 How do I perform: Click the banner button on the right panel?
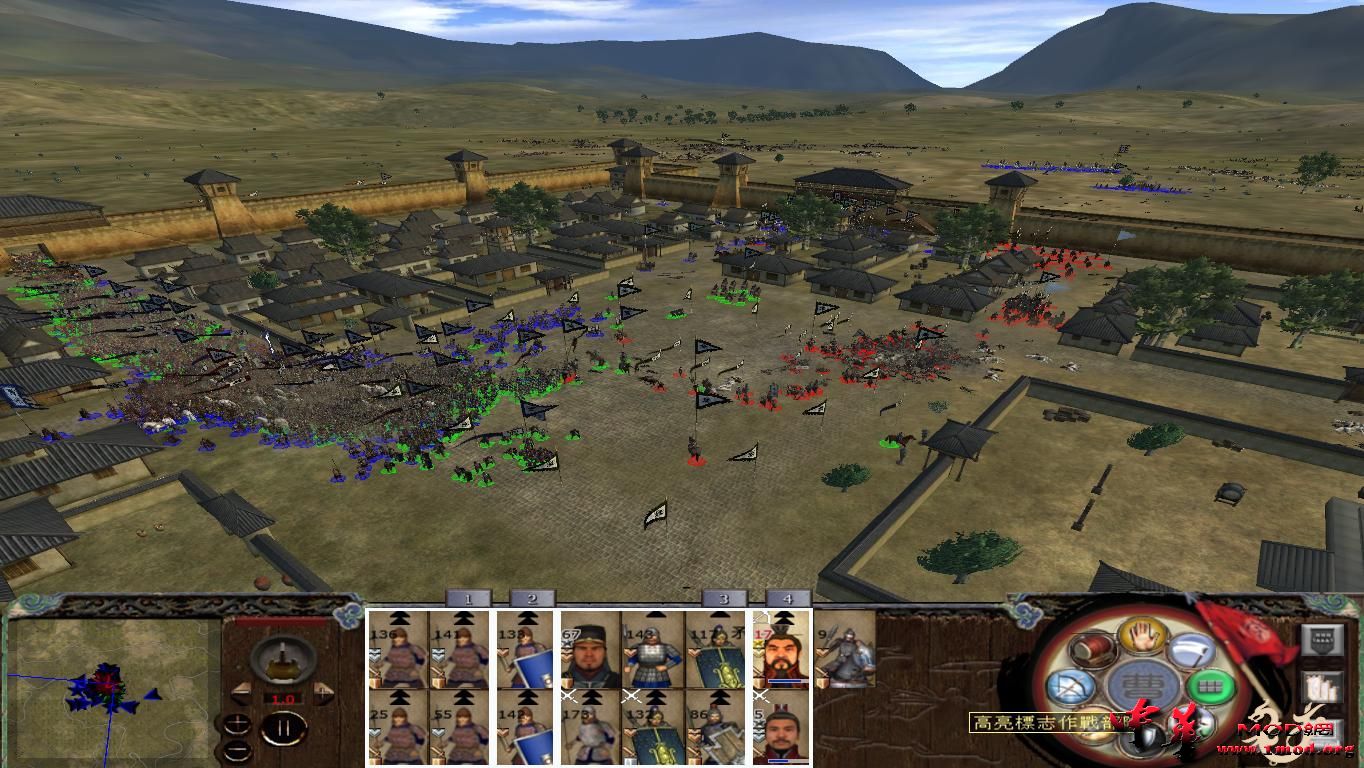click(x=1322, y=640)
